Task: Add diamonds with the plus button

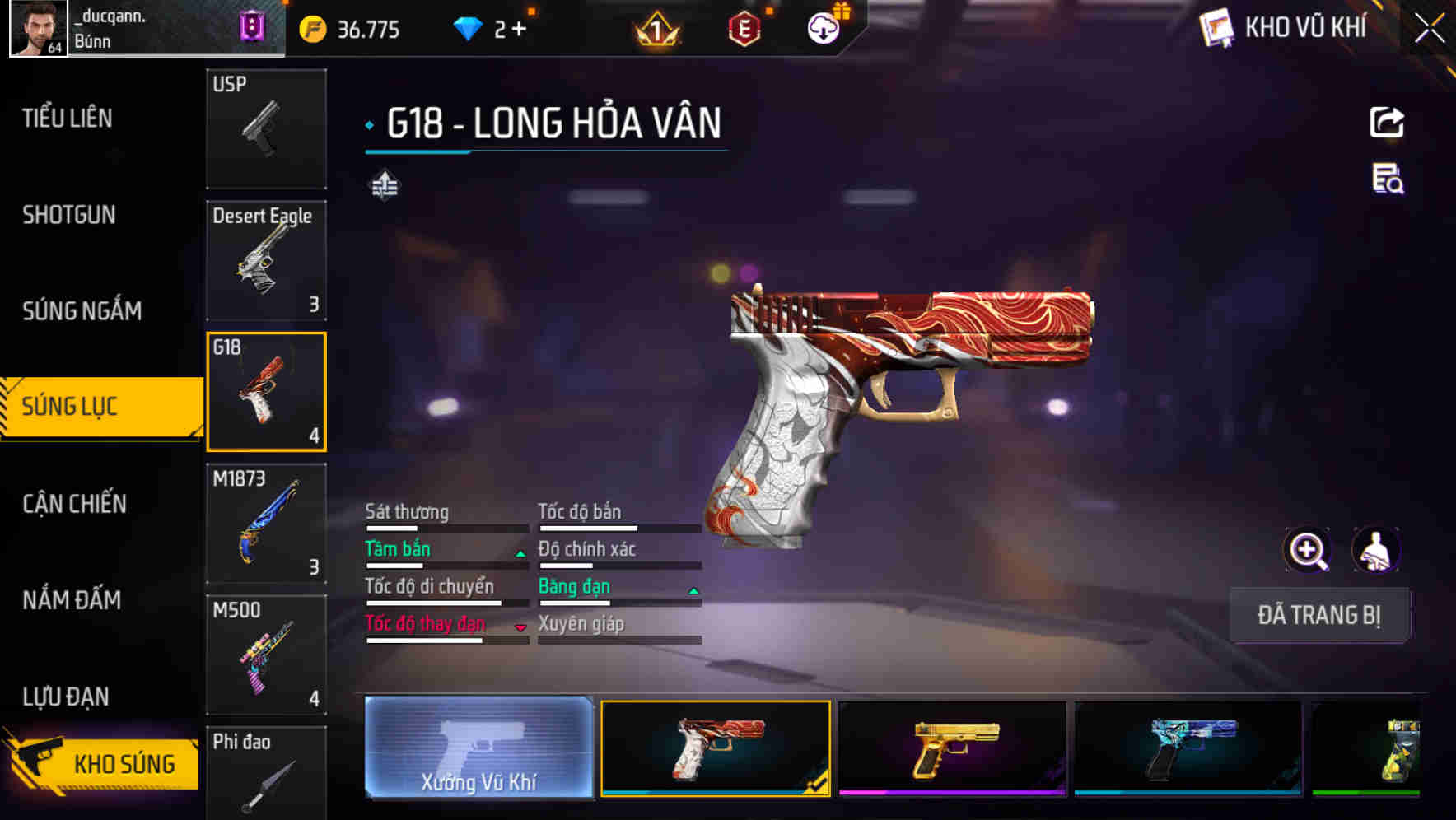Action: (x=519, y=30)
